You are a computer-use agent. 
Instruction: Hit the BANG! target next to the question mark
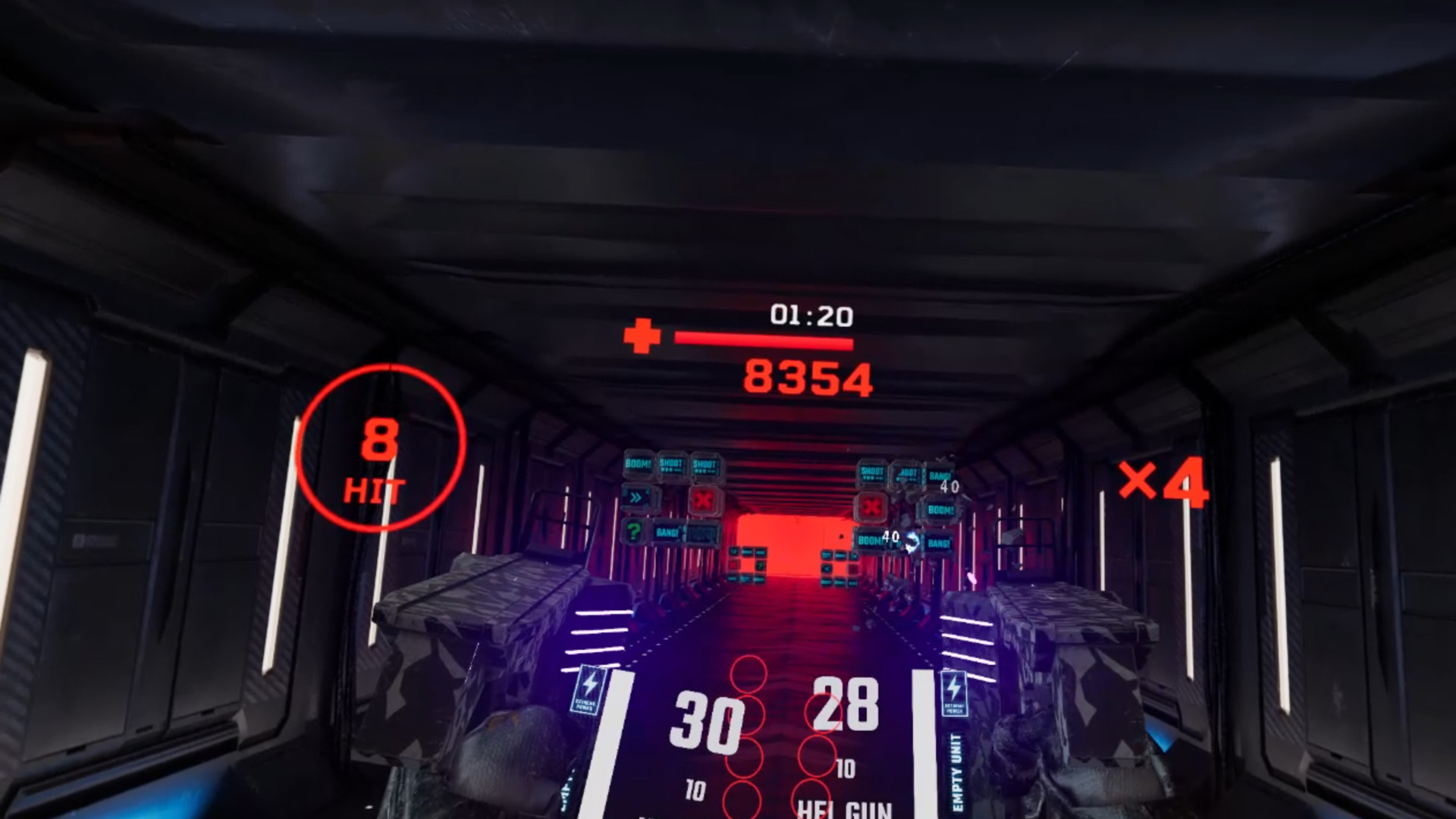[667, 532]
